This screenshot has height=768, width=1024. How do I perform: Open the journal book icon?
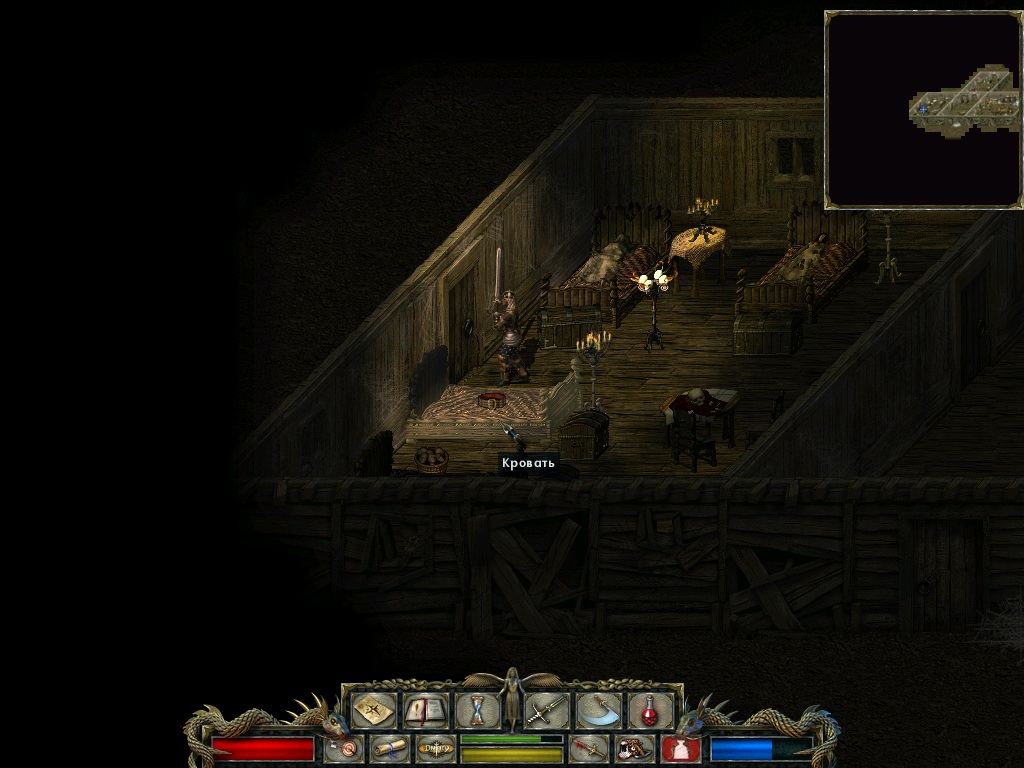coord(424,710)
